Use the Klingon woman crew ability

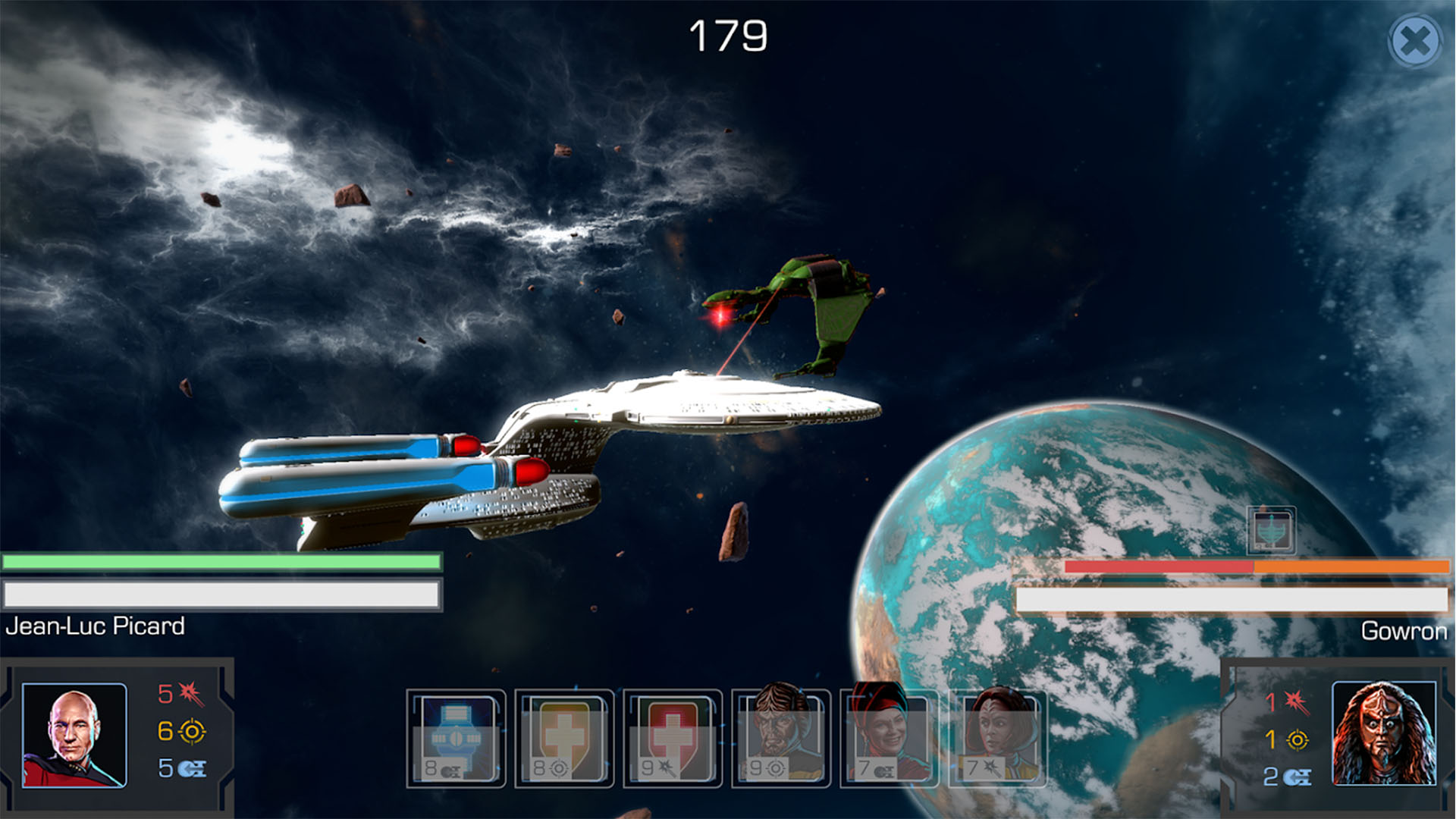[x=997, y=738]
